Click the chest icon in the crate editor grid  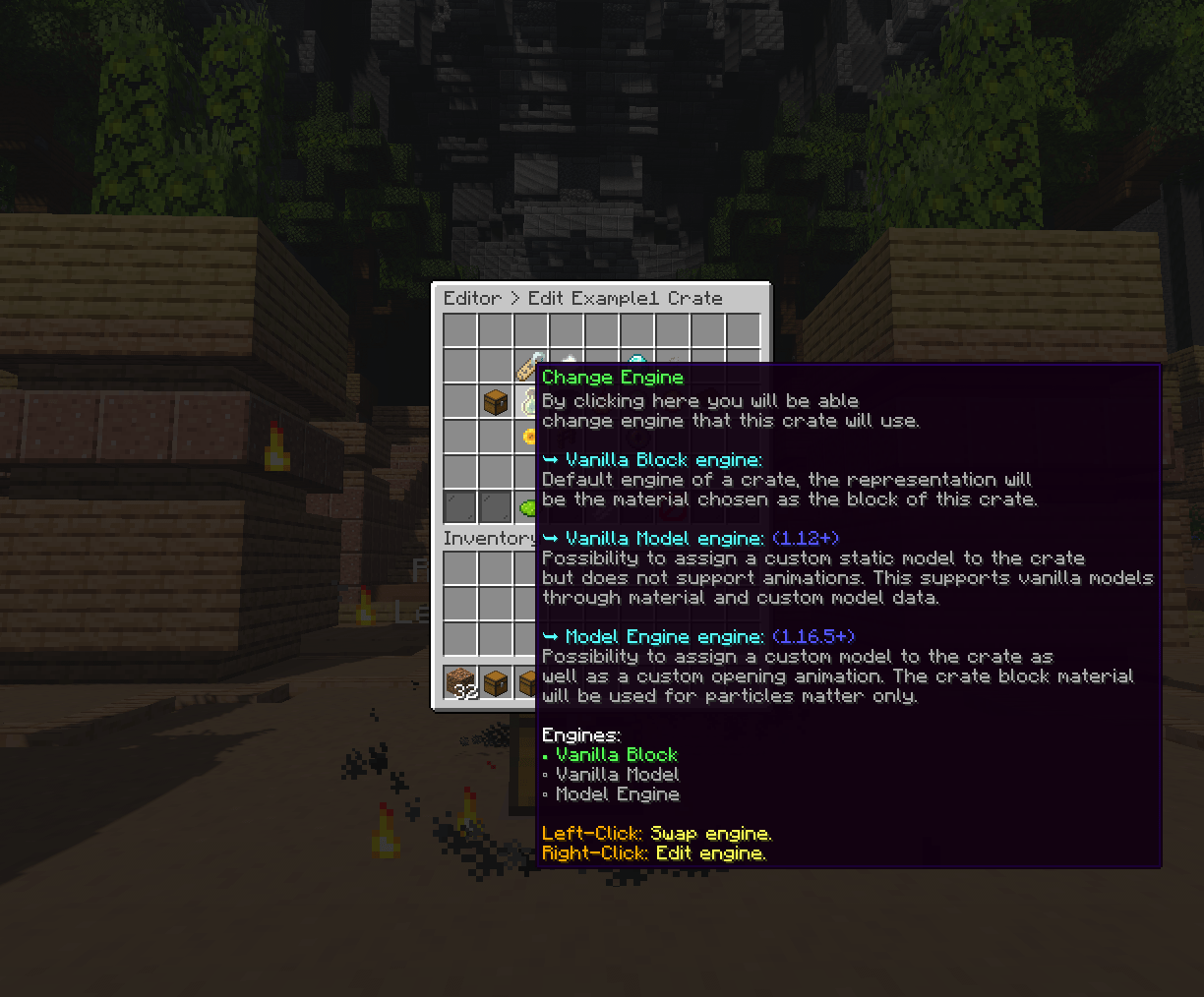coord(496,401)
